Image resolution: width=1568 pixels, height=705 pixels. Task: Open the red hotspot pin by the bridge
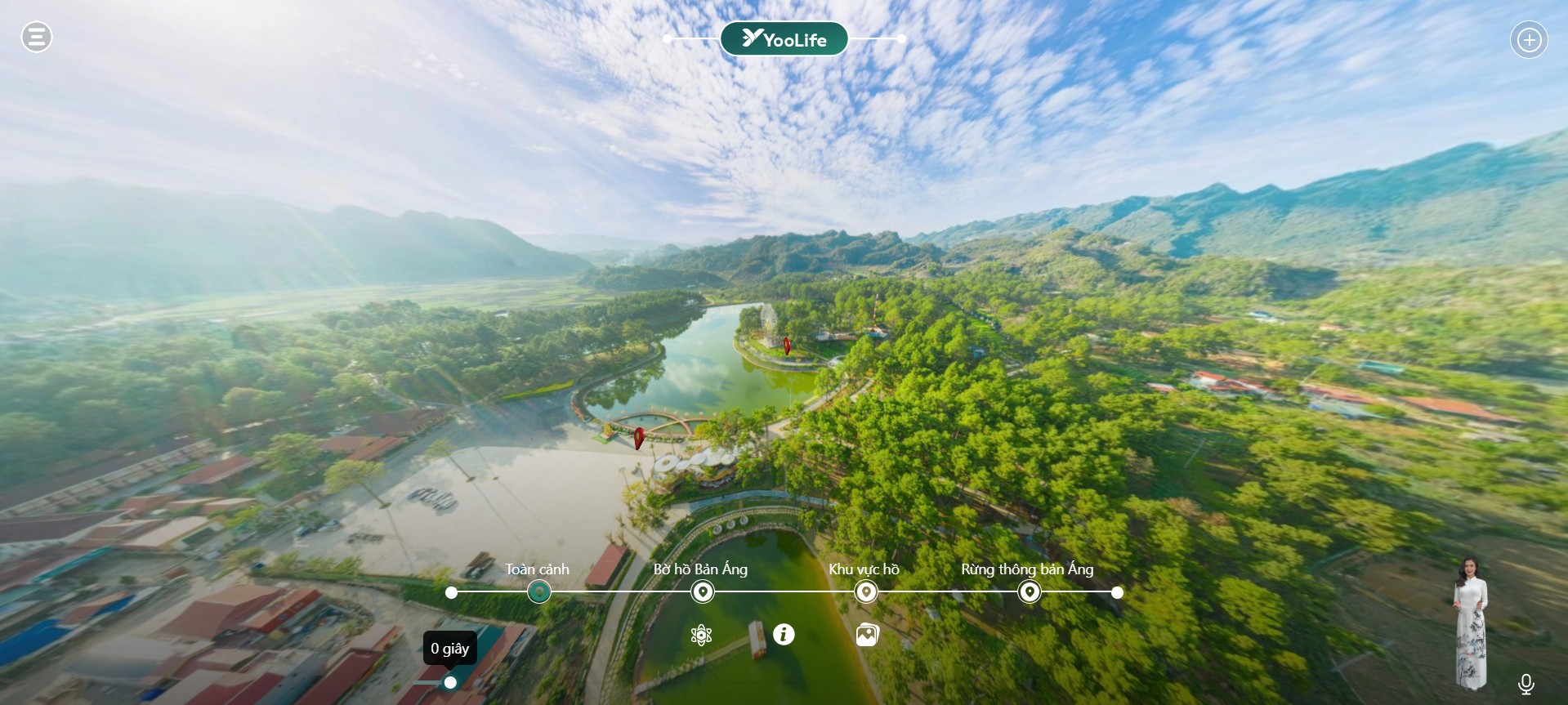639,439
